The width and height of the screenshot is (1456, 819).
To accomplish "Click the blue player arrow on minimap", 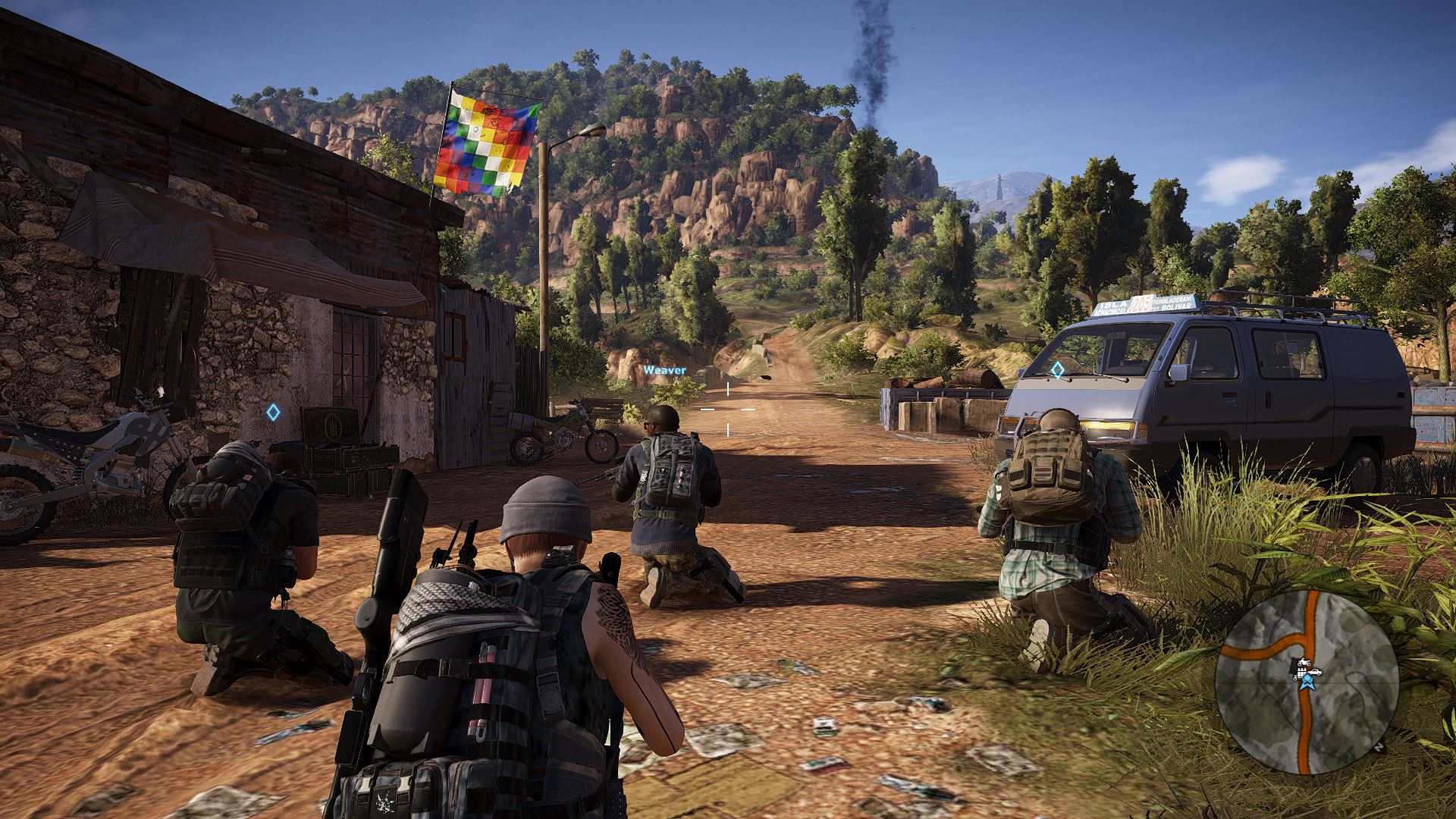I will coord(1306,683).
